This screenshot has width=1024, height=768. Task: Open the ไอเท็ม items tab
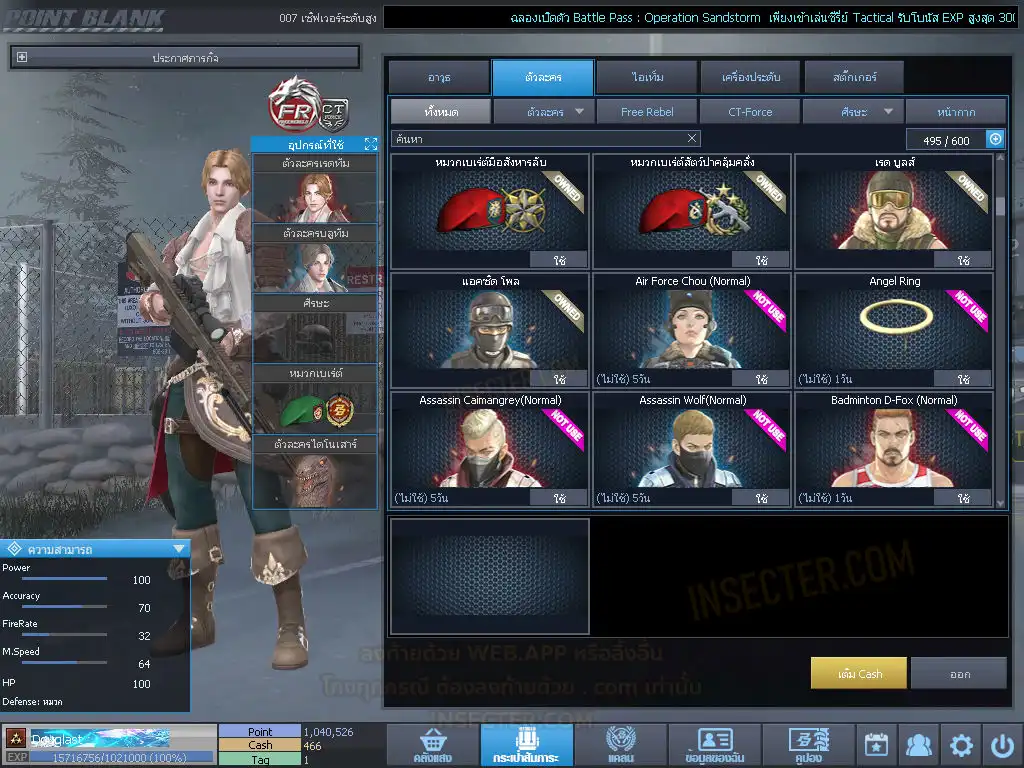point(647,77)
